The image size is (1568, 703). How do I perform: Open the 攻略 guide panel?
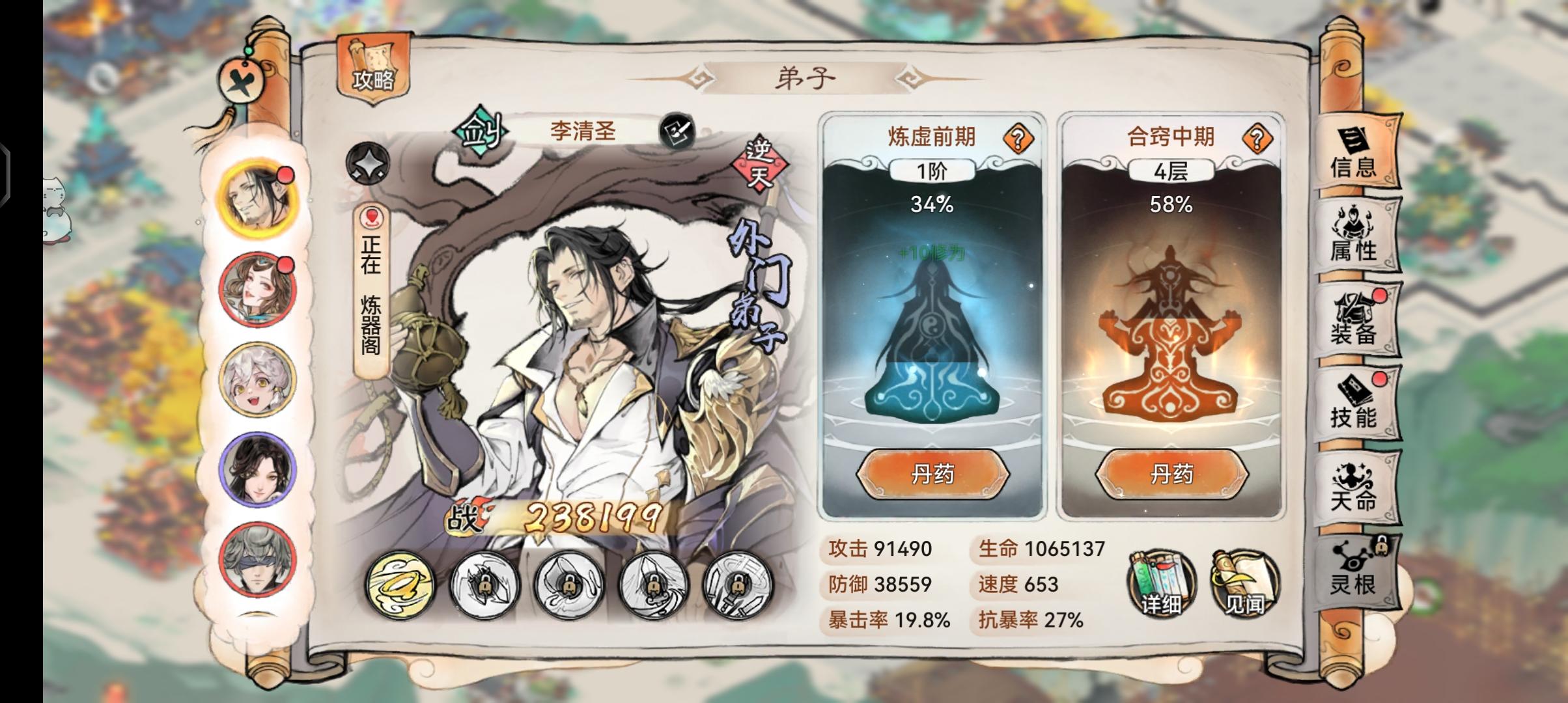(373, 68)
